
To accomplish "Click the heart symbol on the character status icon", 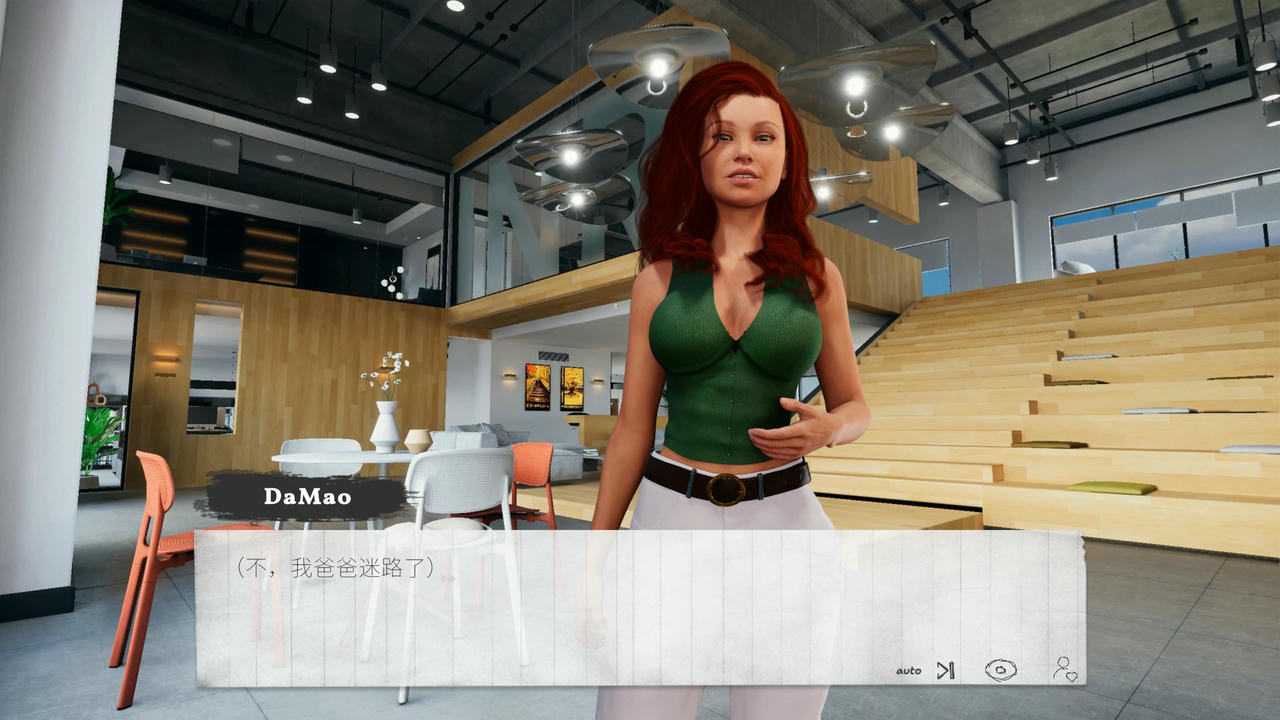I will [x=1073, y=678].
